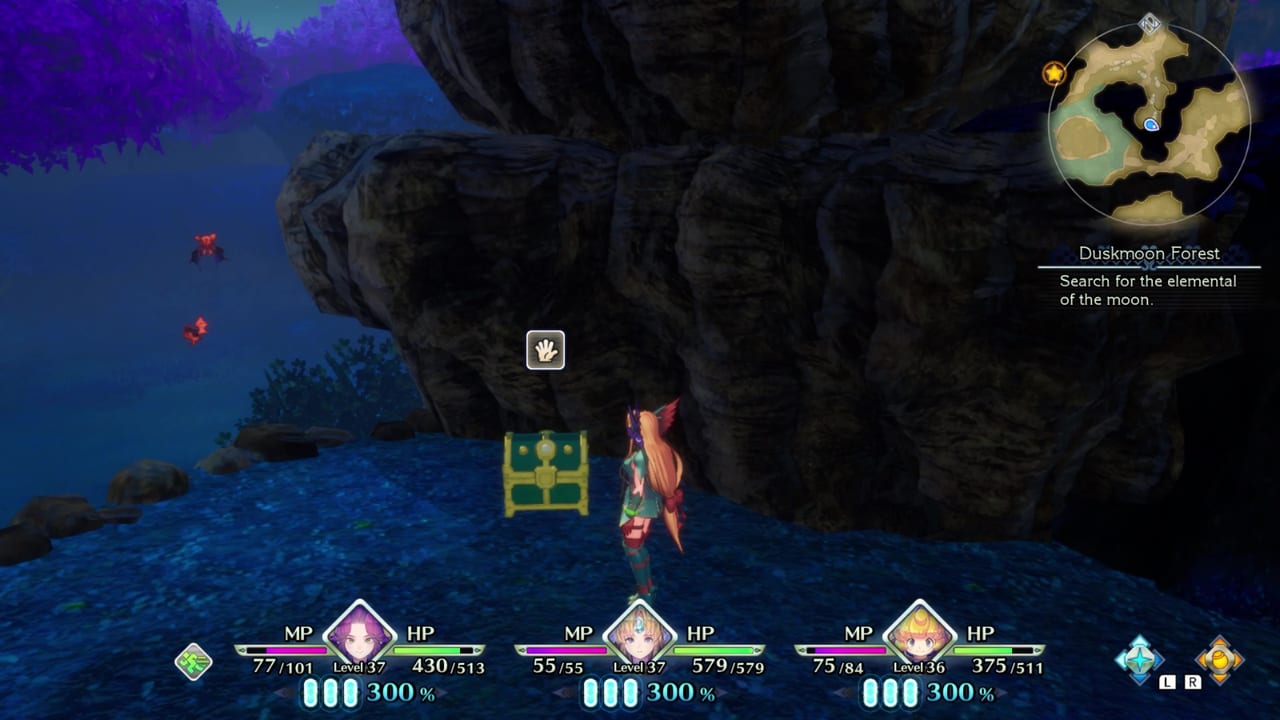Viewport: 1280px width, 720px height.
Task: Open Angela's charge gauge segment row
Action: [x=332, y=692]
